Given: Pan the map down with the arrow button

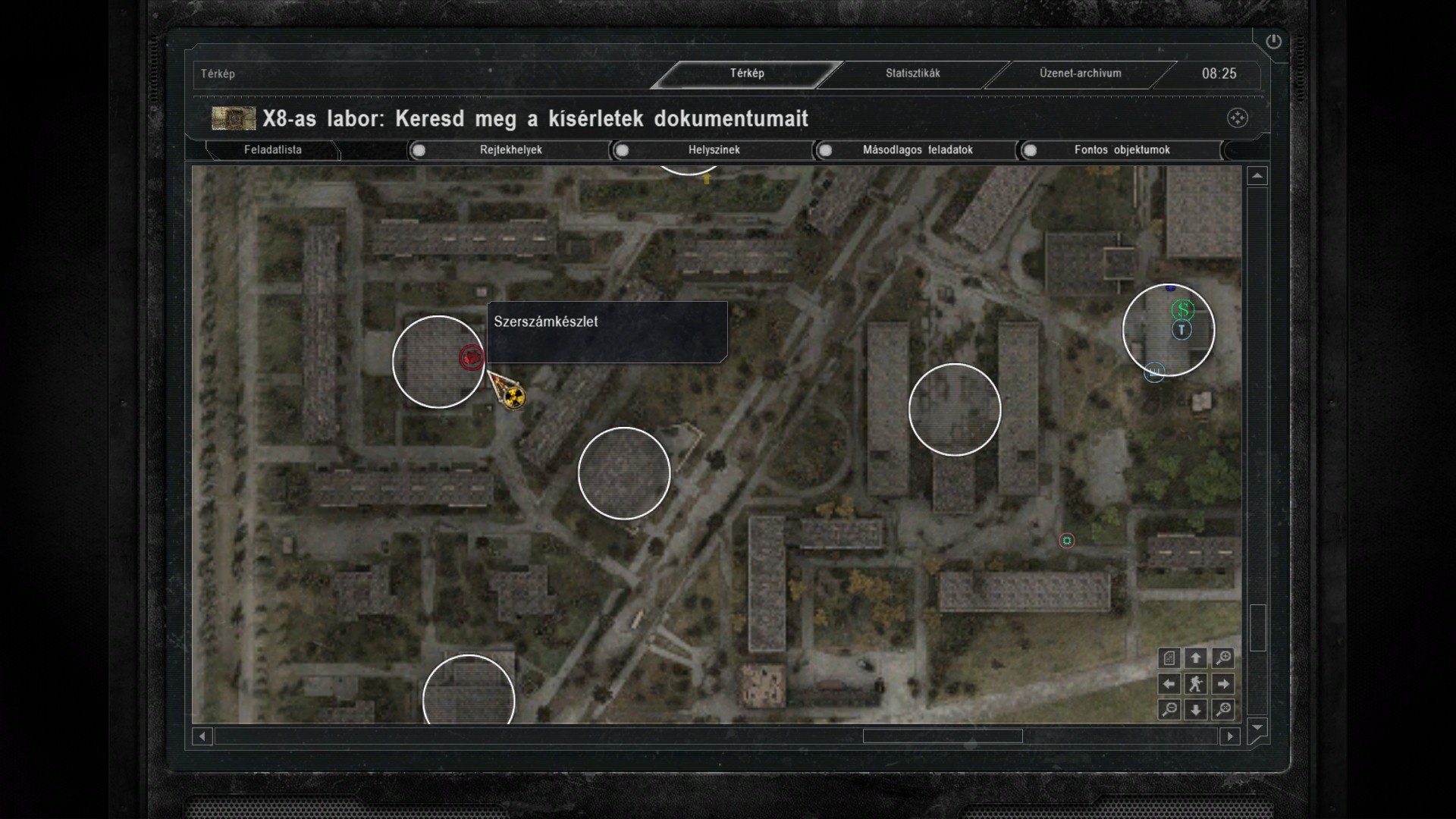Looking at the screenshot, I should pyautogui.click(x=1196, y=710).
